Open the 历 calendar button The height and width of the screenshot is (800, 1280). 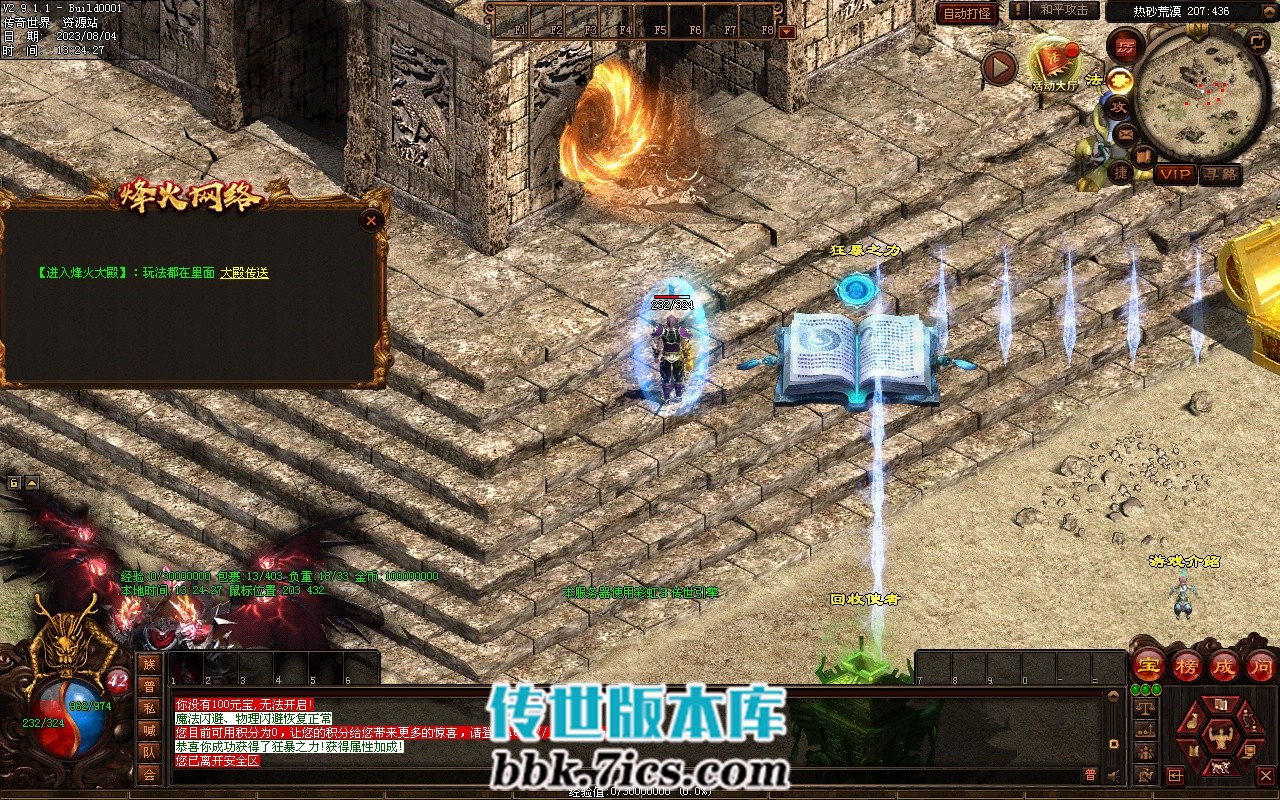[1126, 46]
